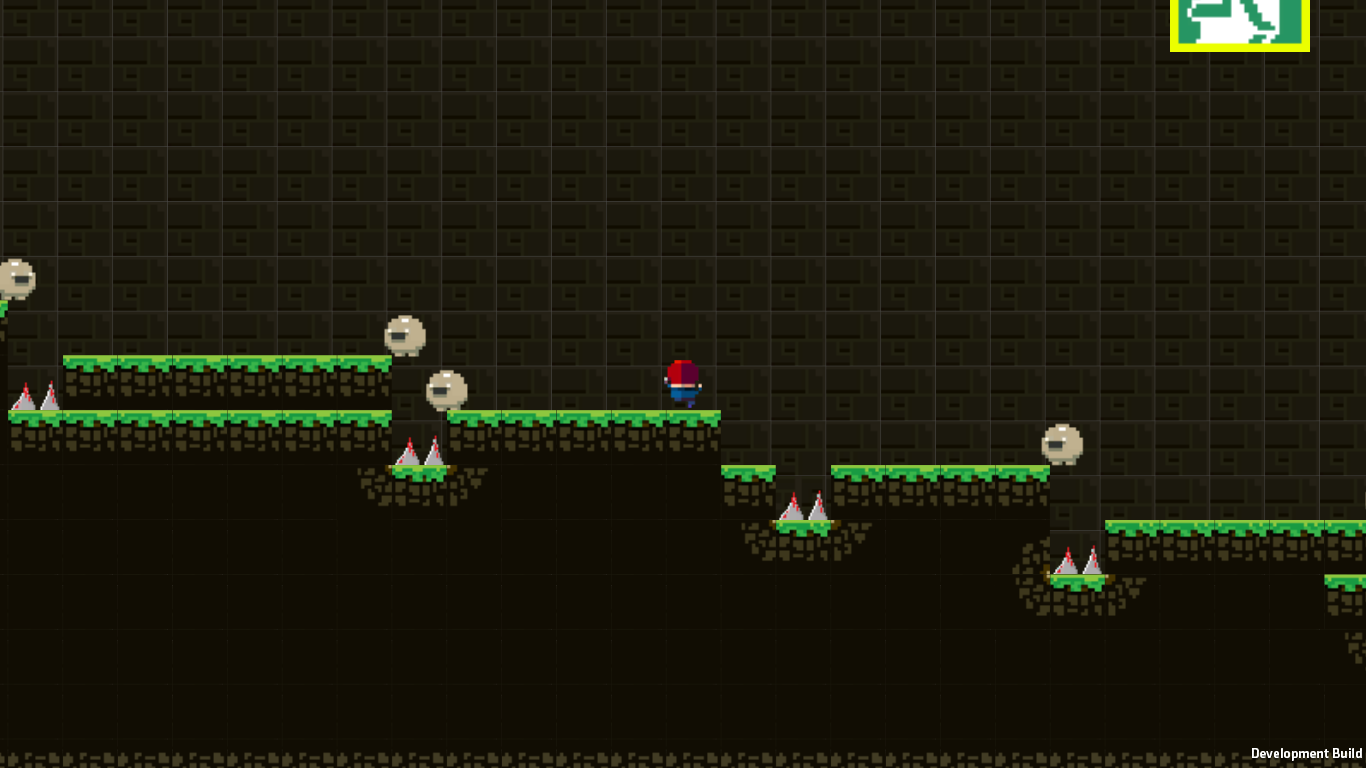The width and height of the screenshot is (1366, 768).
Task: Click the green exit sign icon
Action: [1240, 23]
